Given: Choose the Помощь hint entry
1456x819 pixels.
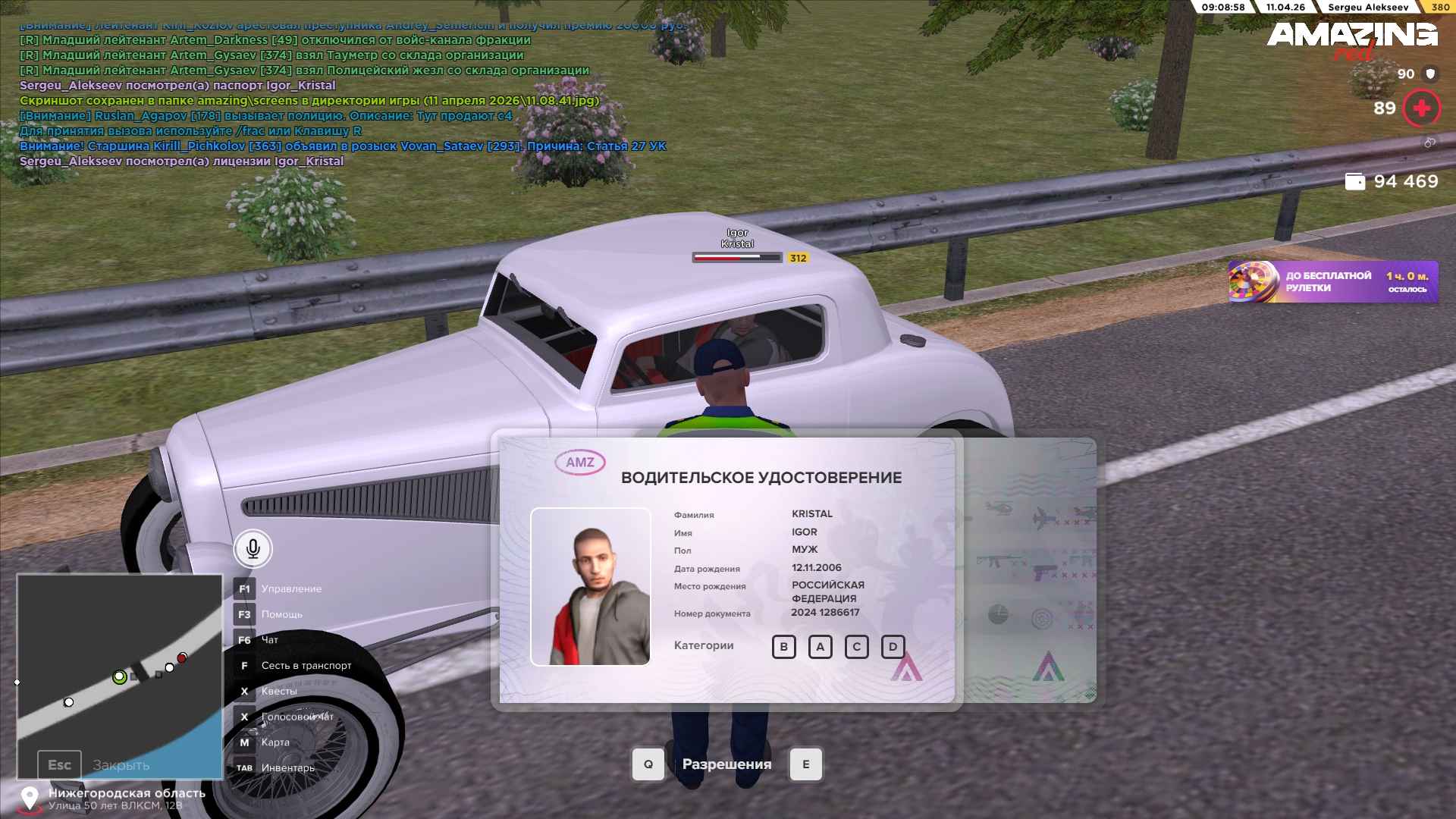Looking at the screenshot, I should (281, 614).
